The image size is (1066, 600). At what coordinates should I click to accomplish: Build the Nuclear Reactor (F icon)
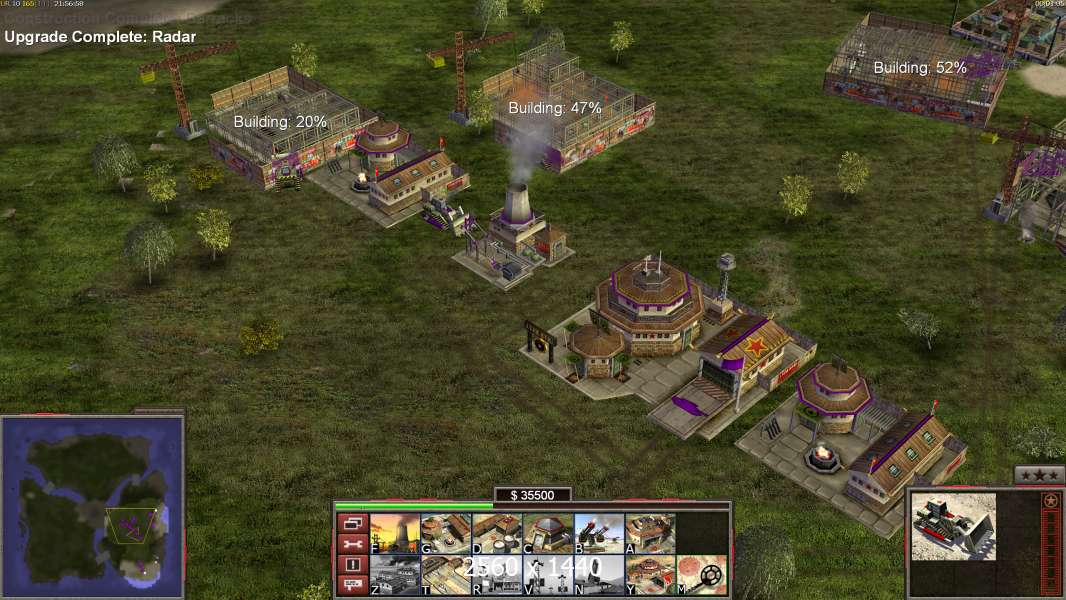(395, 534)
